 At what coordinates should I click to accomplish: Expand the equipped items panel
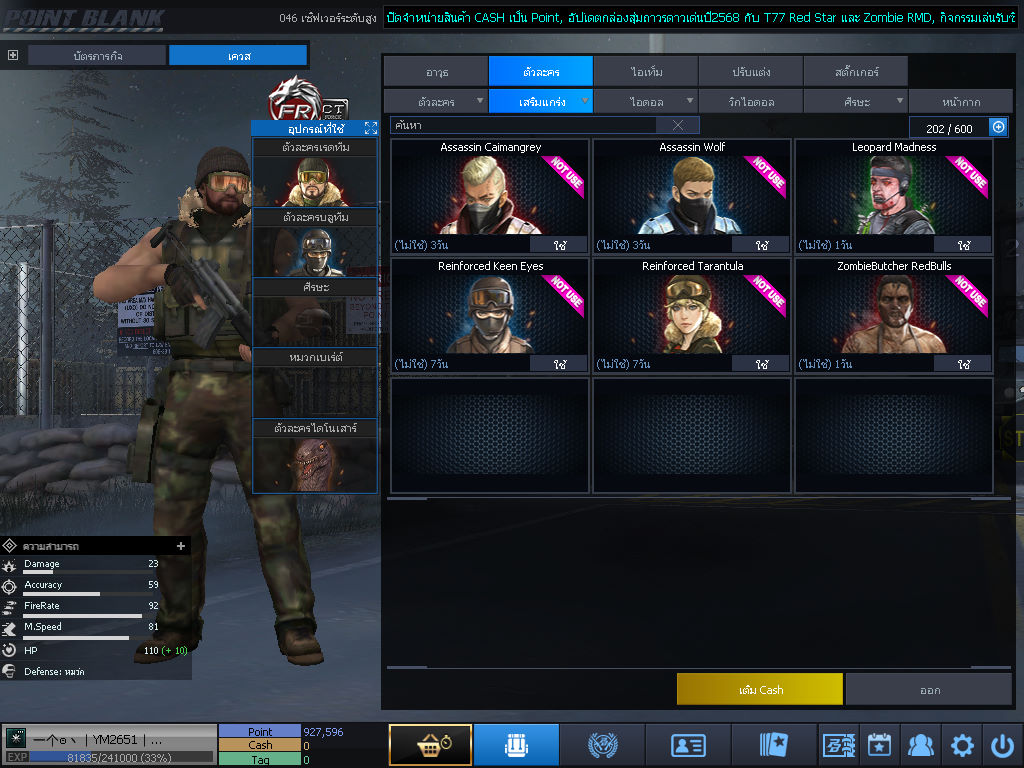371,128
